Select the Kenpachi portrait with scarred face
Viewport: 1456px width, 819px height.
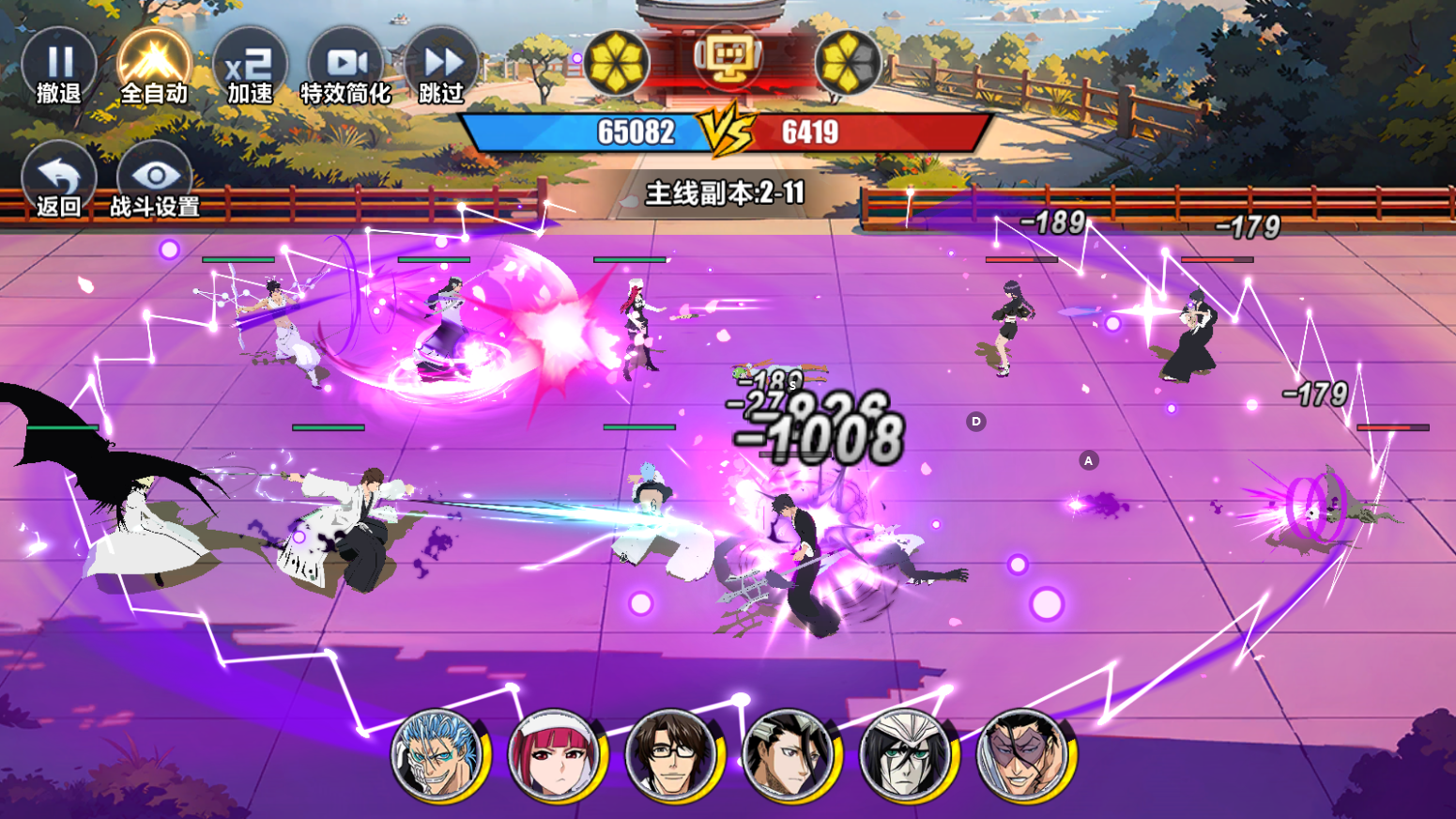pyautogui.click(x=1022, y=754)
